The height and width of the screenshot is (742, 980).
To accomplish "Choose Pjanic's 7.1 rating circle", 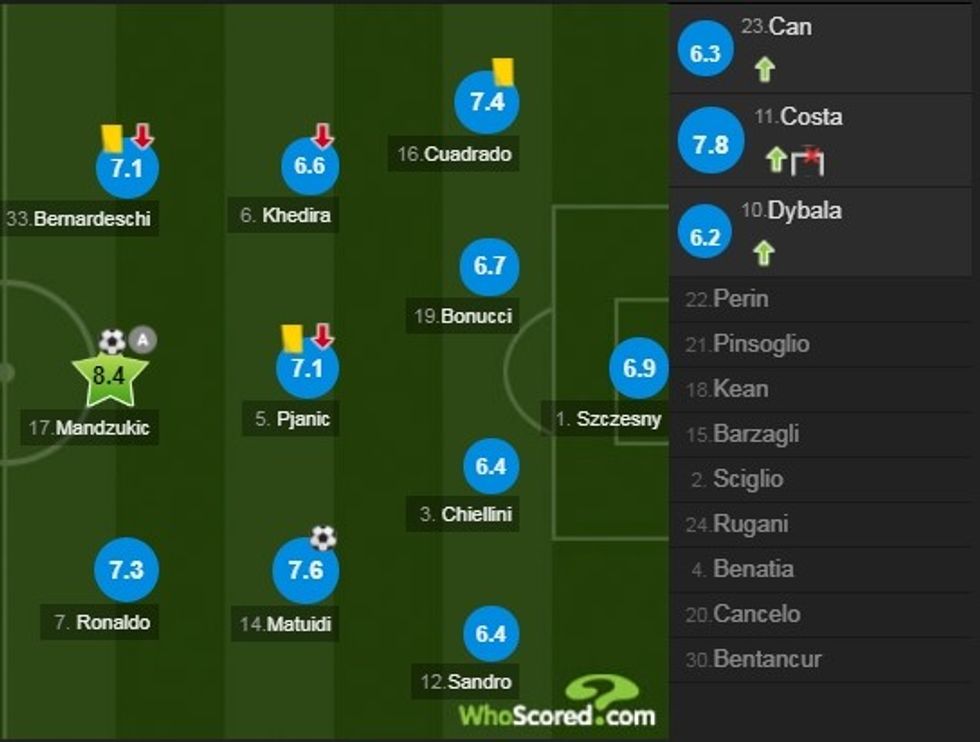I will 307,368.
